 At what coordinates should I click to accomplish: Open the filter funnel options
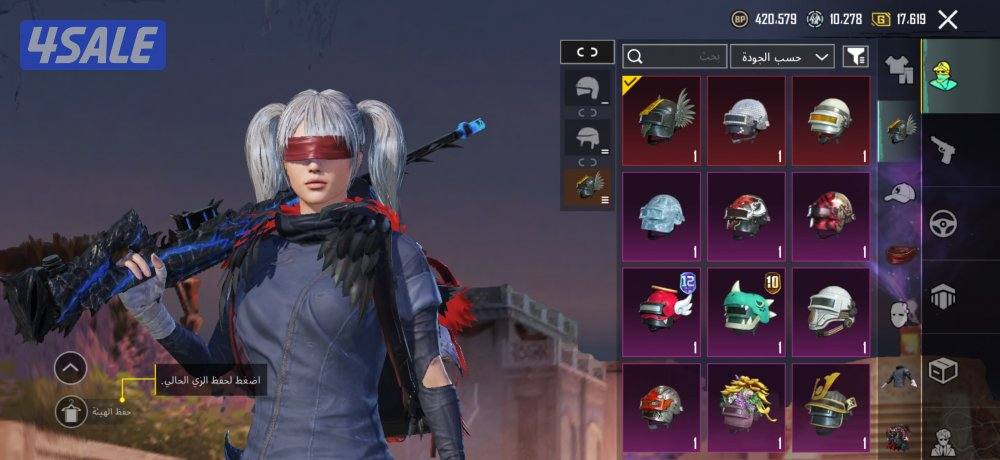[x=856, y=56]
